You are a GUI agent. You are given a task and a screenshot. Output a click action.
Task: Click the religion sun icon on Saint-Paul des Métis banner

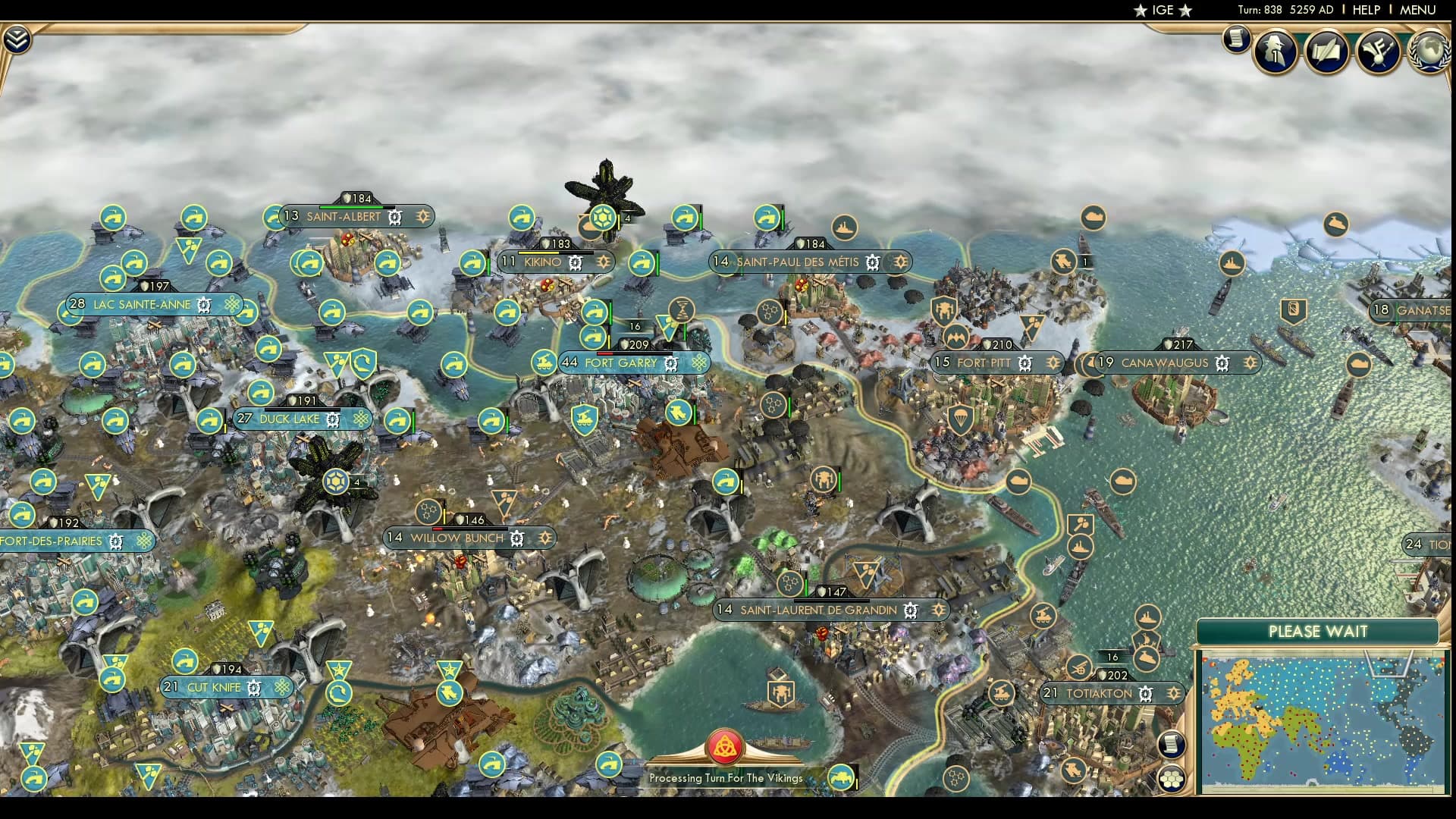(x=900, y=262)
